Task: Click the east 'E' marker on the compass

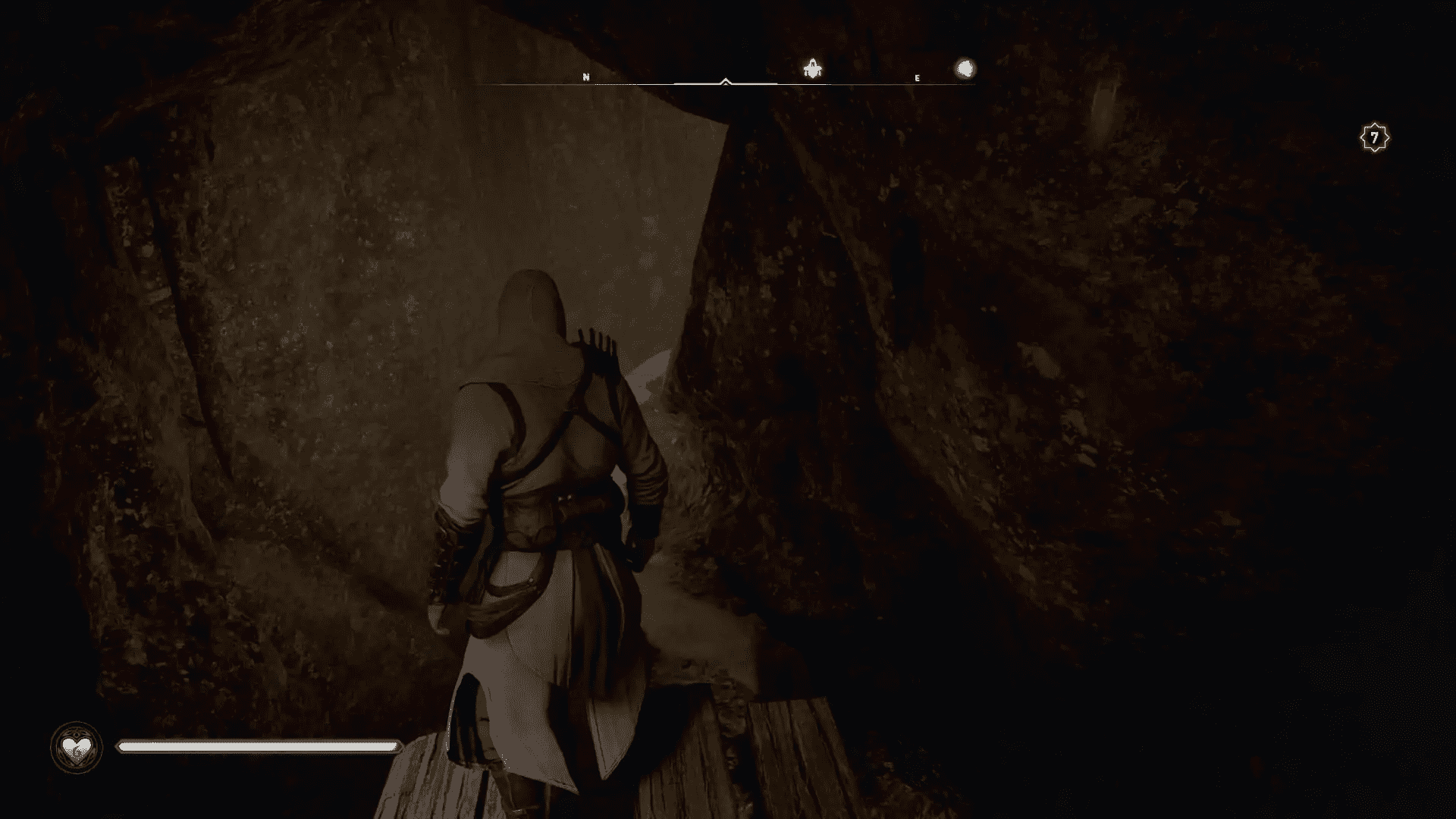Action: [x=917, y=77]
